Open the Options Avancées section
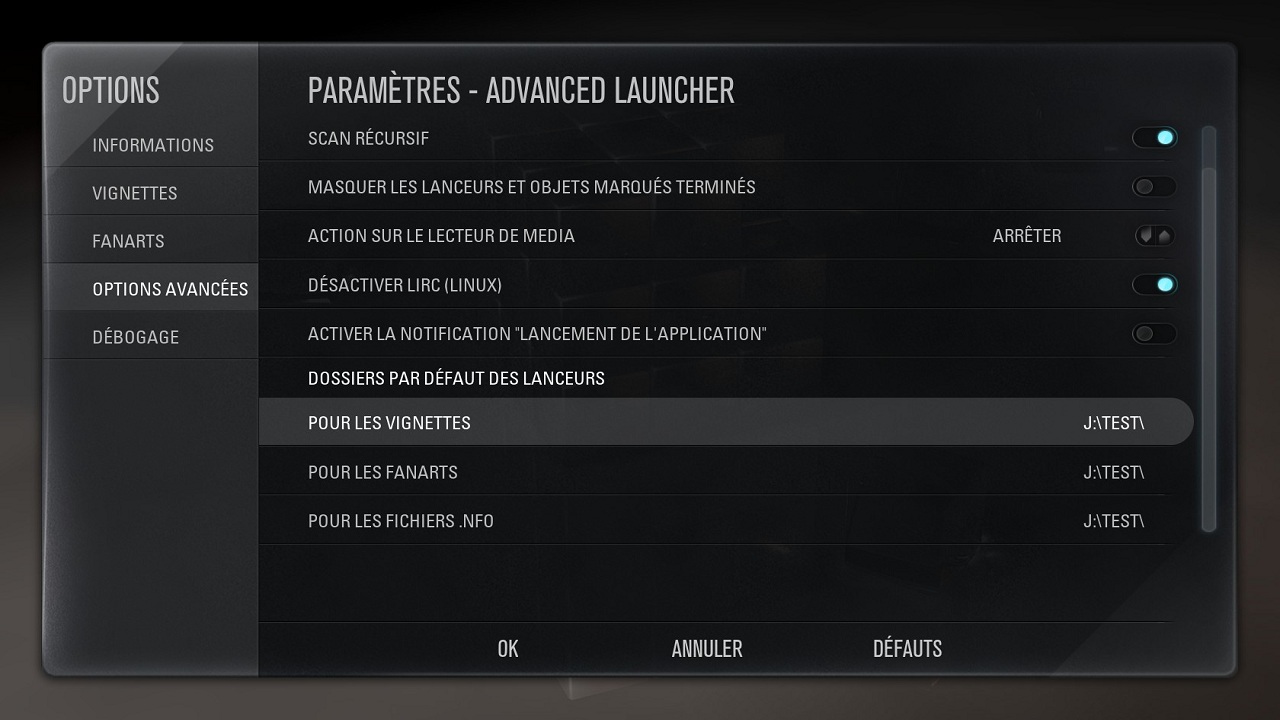This screenshot has width=1280, height=720. [170, 289]
